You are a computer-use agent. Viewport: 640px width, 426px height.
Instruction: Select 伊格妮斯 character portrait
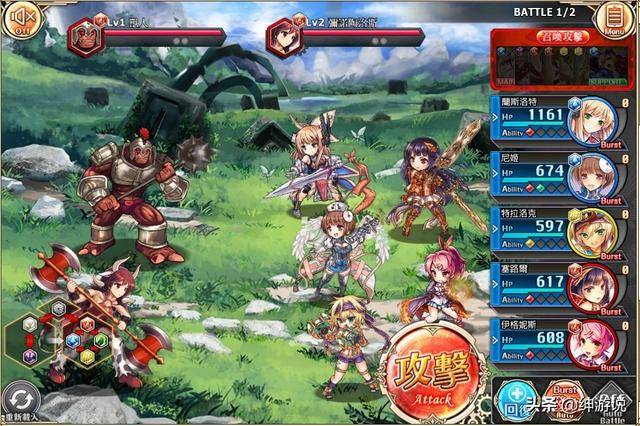click(x=591, y=341)
